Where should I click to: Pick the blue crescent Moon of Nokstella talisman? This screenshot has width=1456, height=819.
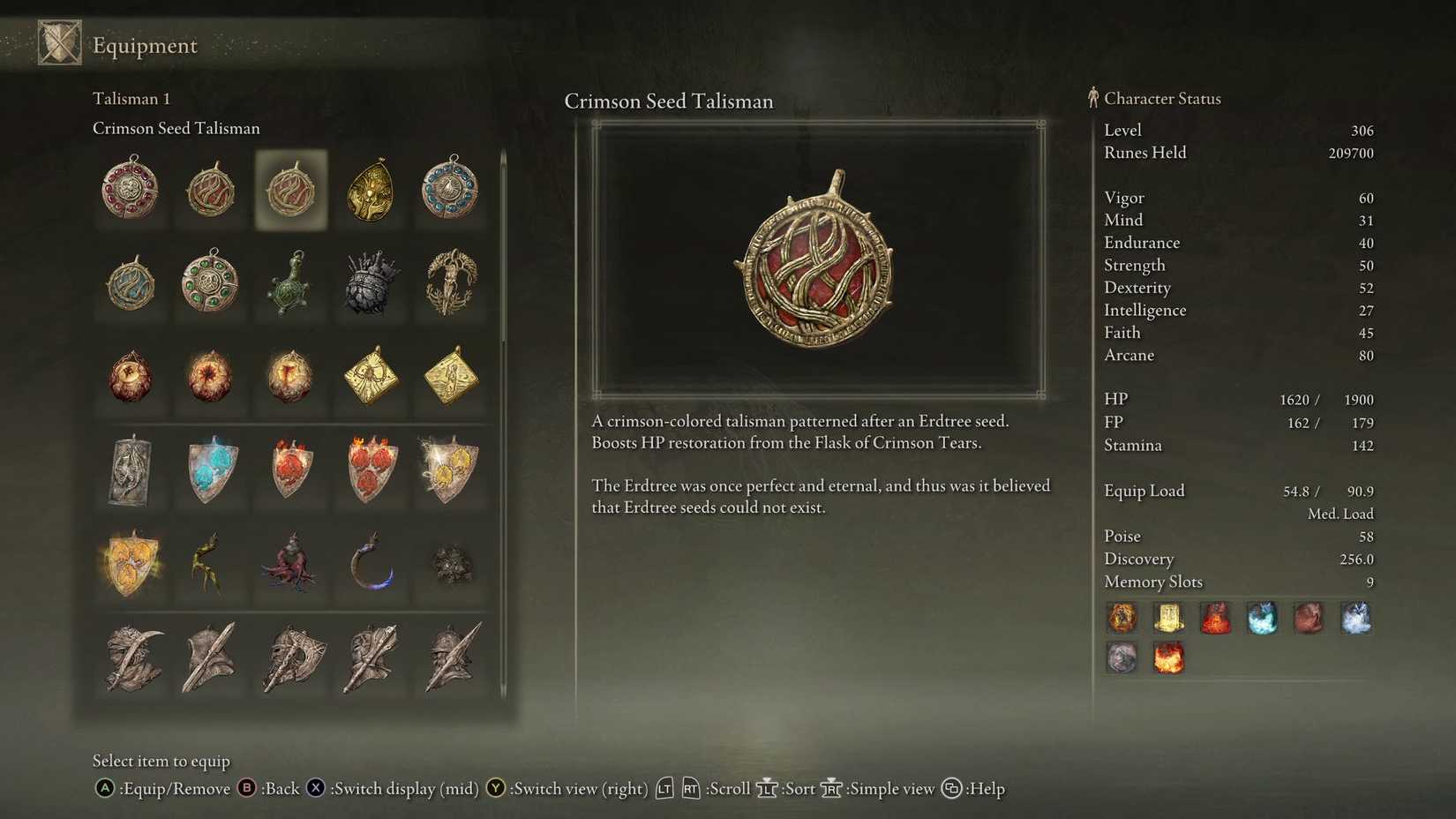tap(371, 565)
